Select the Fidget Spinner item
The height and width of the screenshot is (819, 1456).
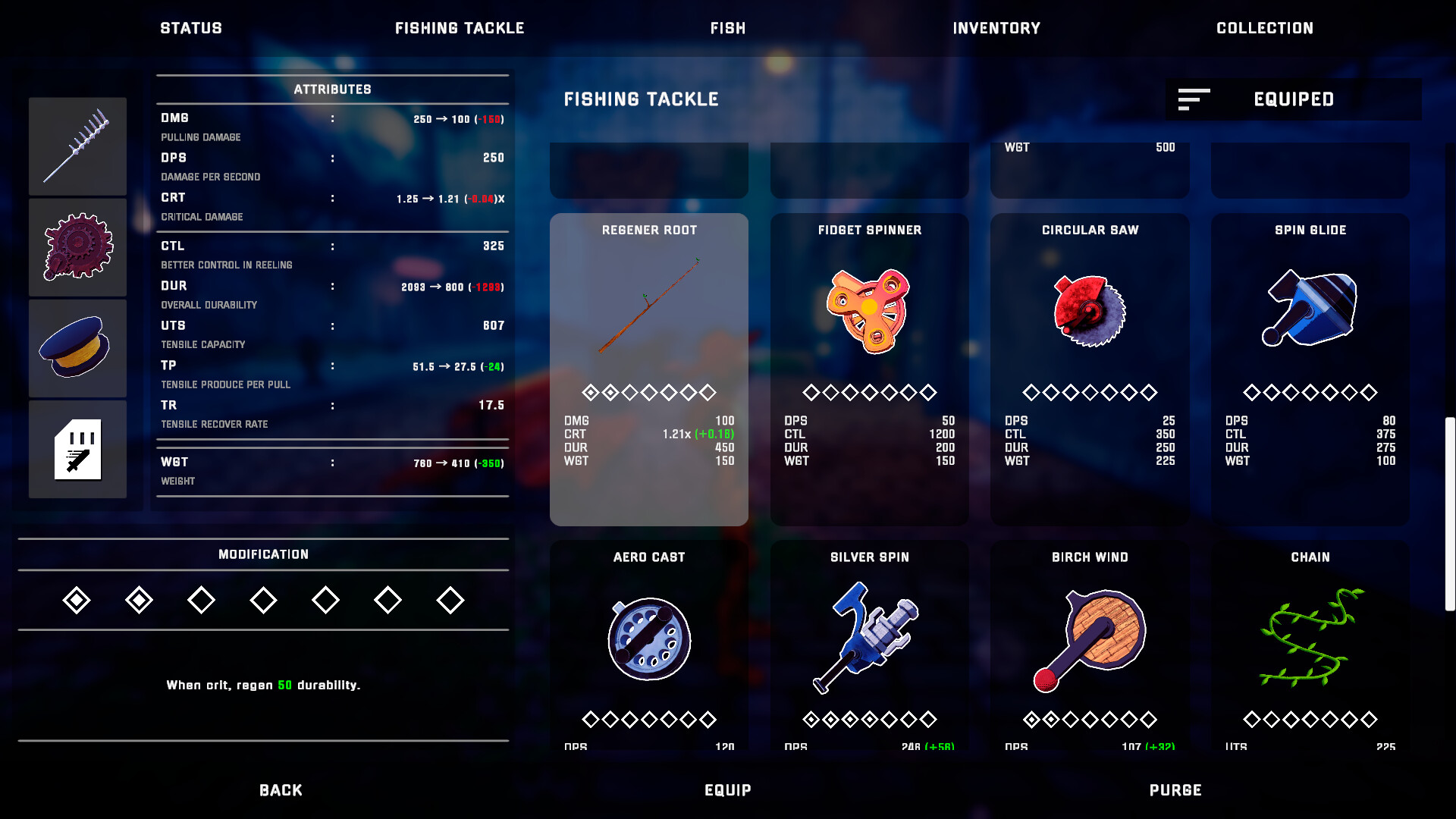point(869,318)
